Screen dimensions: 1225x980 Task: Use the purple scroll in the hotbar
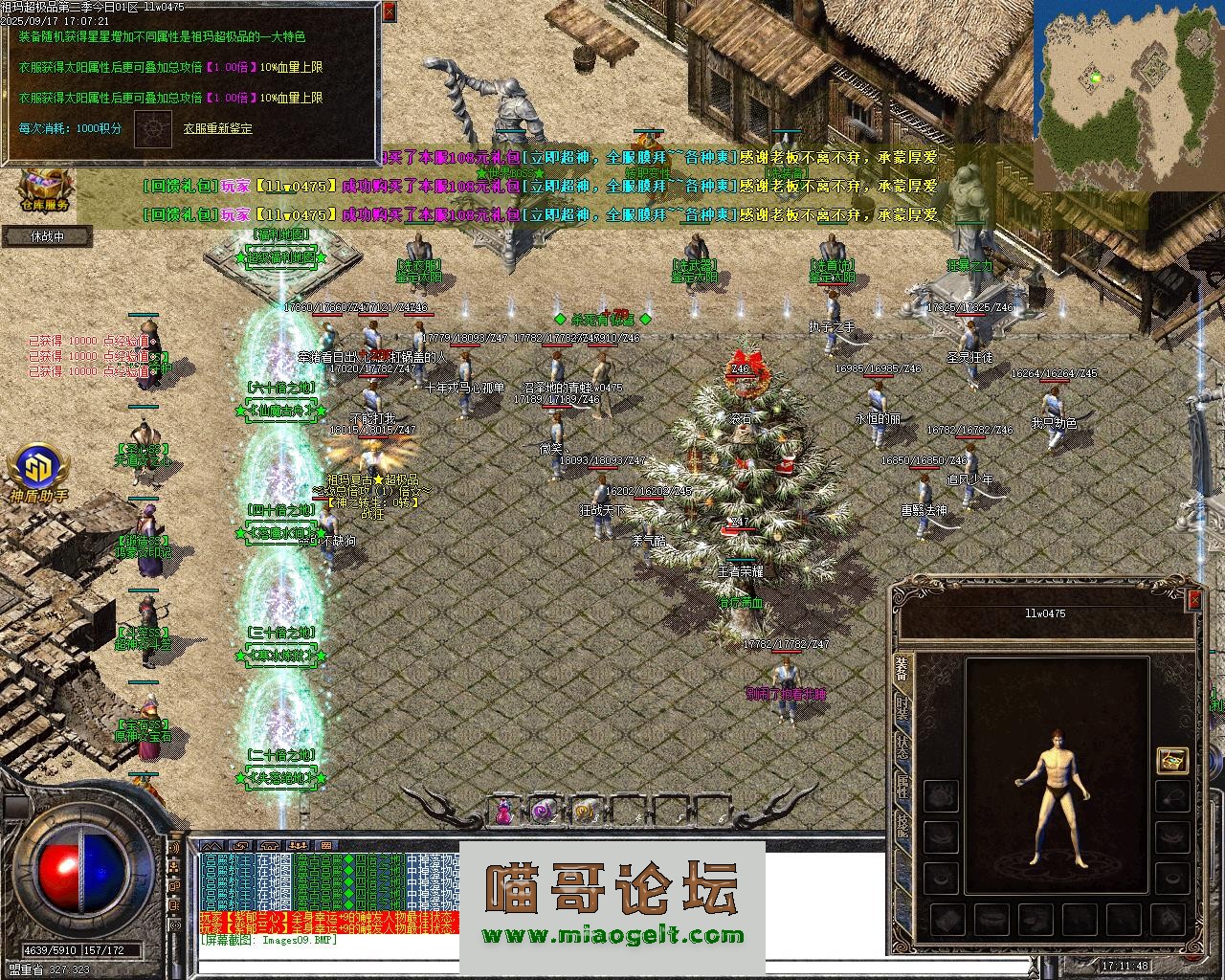pyautogui.click(x=542, y=812)
